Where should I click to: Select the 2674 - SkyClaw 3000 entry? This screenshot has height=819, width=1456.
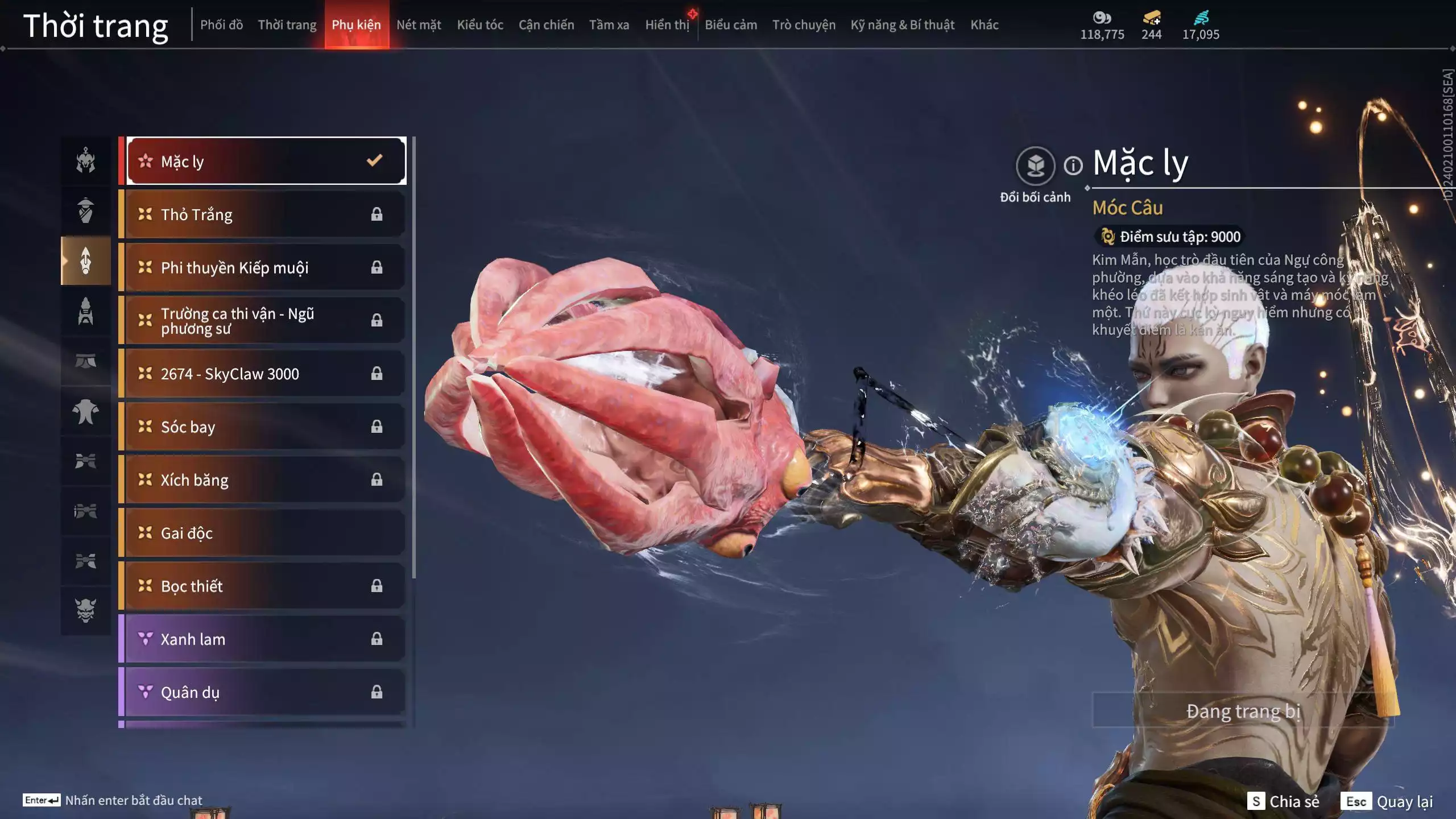click(266, 374)
